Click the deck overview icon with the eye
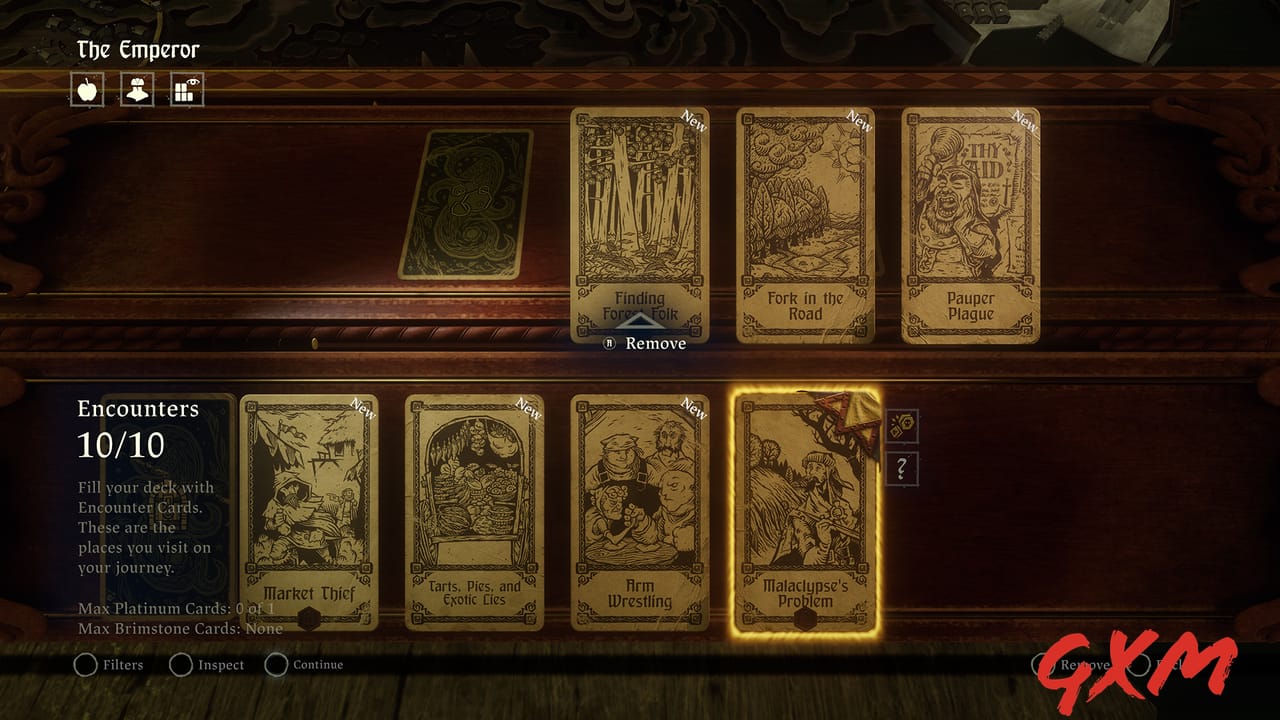 [x=185, y=90]
